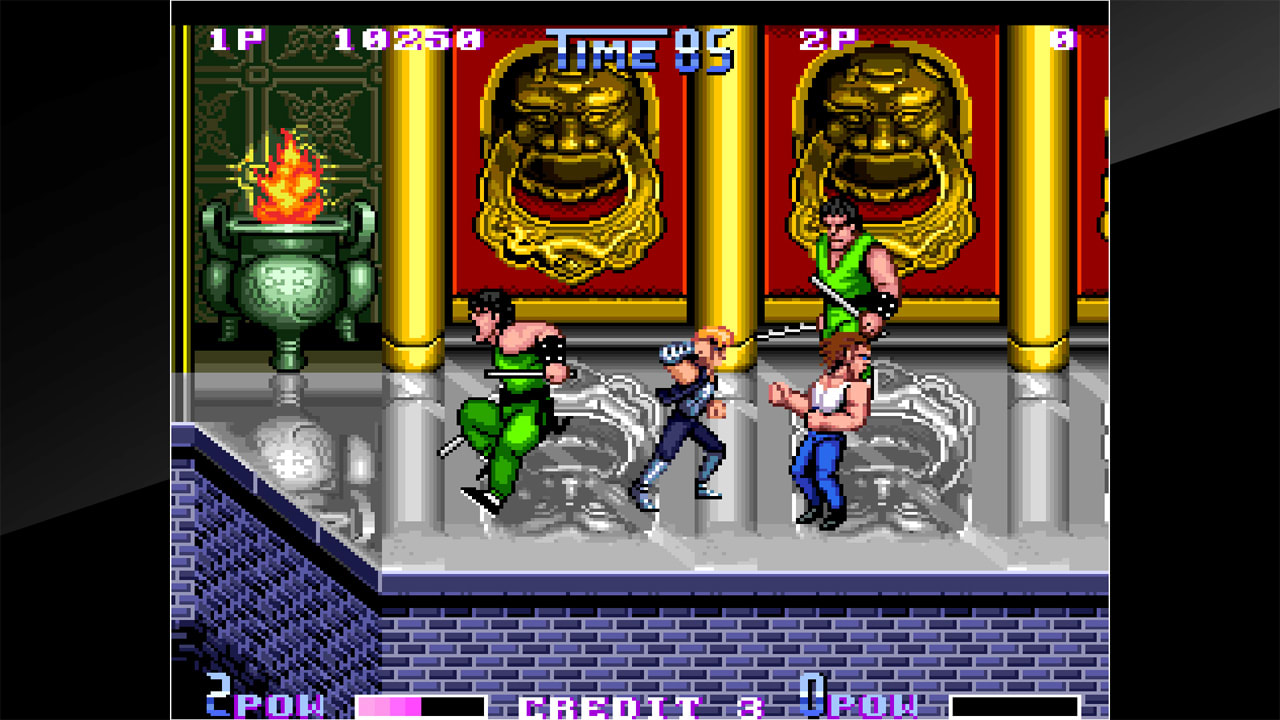
Task: Click the TIME 85 text
Action: pos(640,45)
